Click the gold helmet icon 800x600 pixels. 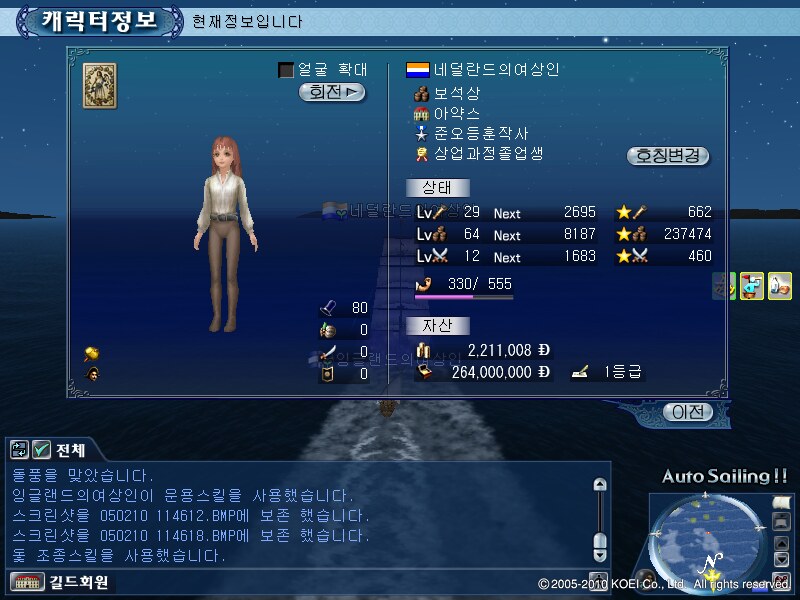(x=91, y=353)
